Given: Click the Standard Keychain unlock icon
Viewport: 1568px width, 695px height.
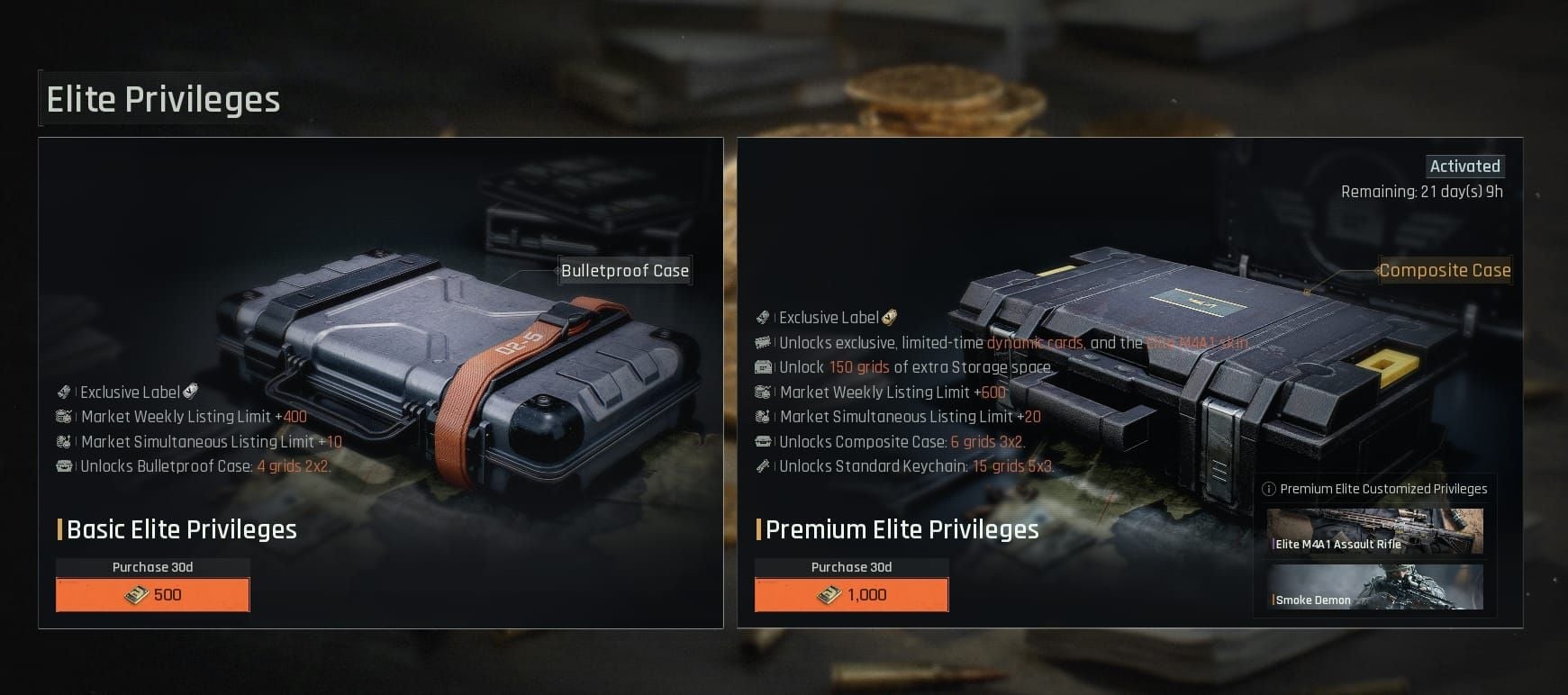Looking at the screenshot, I should (x=763, y=466).
